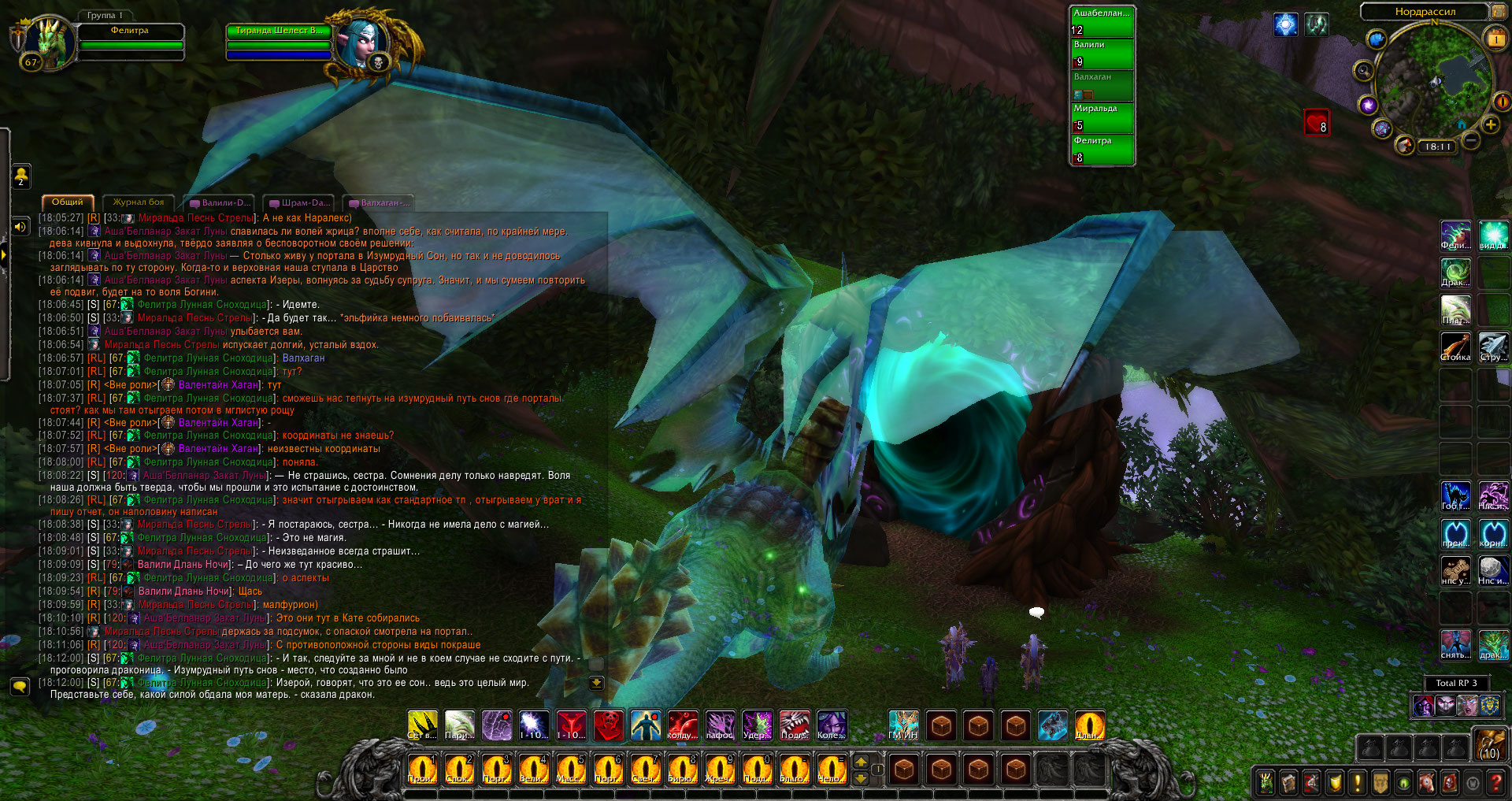1512x801 pixels.
Task: Open the Общий chat tab
Action: coord(68,202)
